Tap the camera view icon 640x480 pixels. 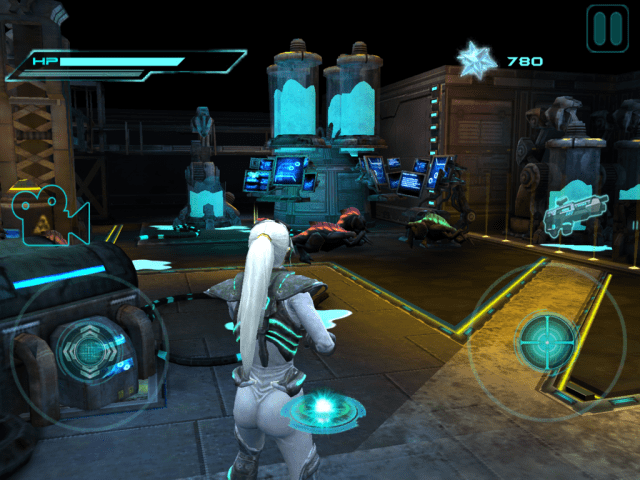pos(49,213)
